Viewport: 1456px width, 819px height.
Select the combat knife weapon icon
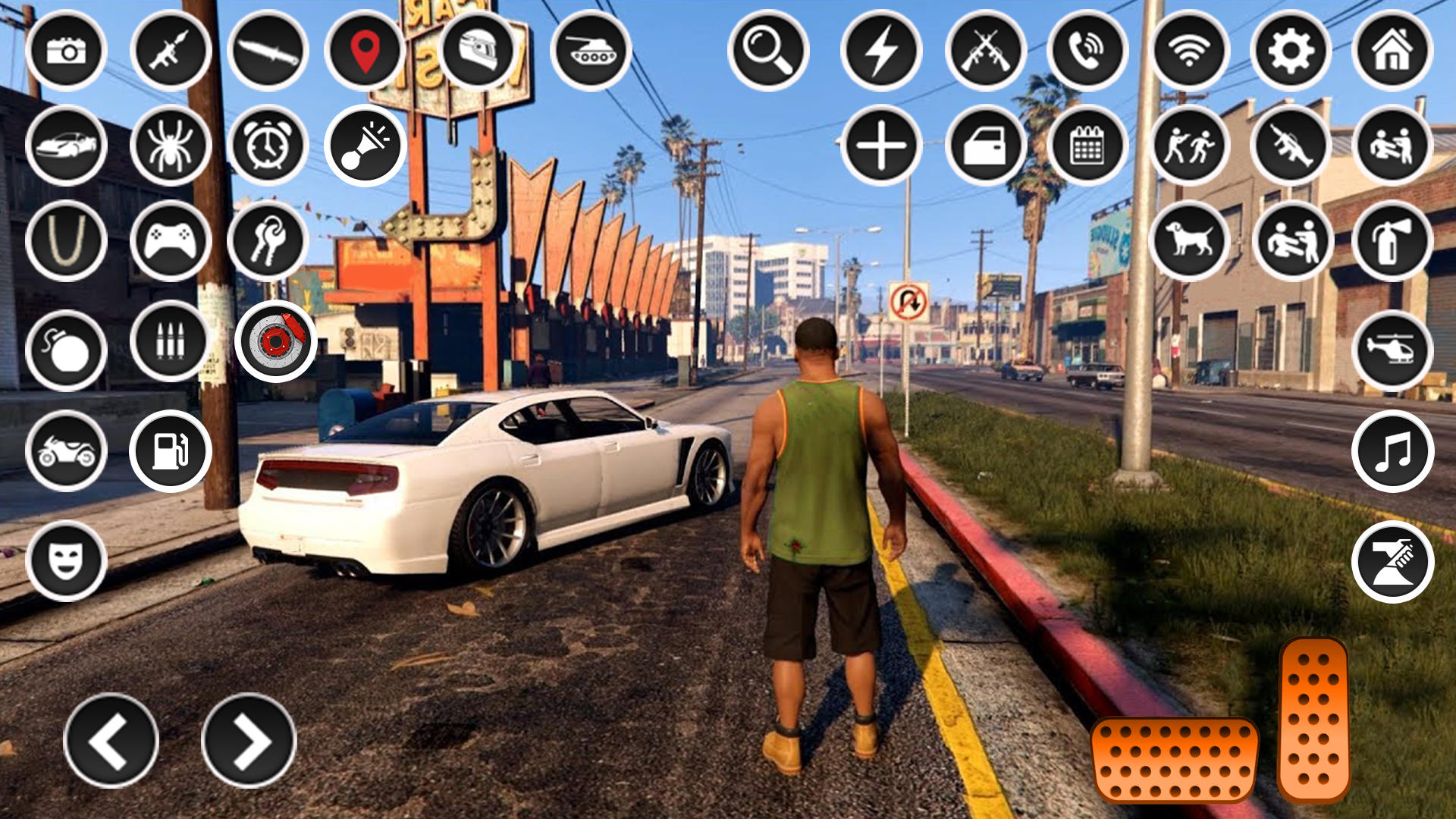point(268,51)
